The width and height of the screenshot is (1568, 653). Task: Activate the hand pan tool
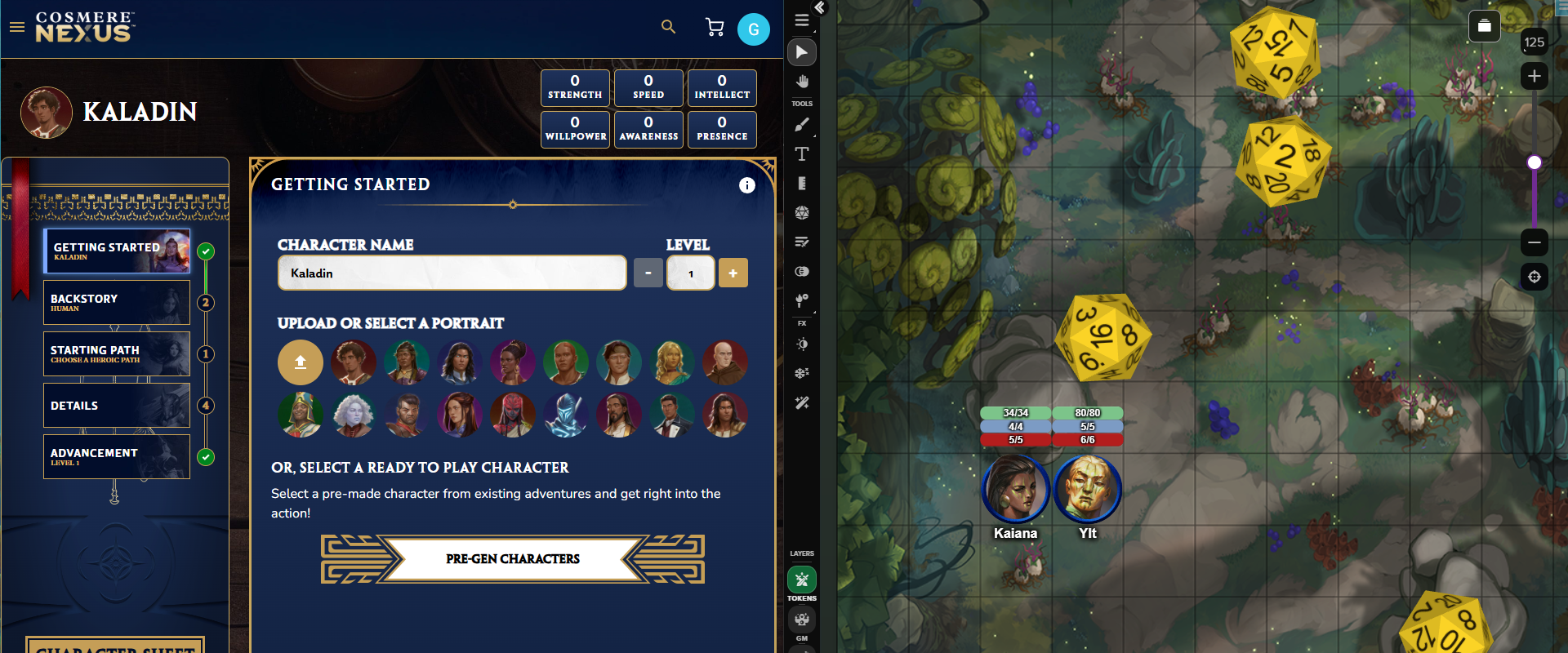pos(802,81)
